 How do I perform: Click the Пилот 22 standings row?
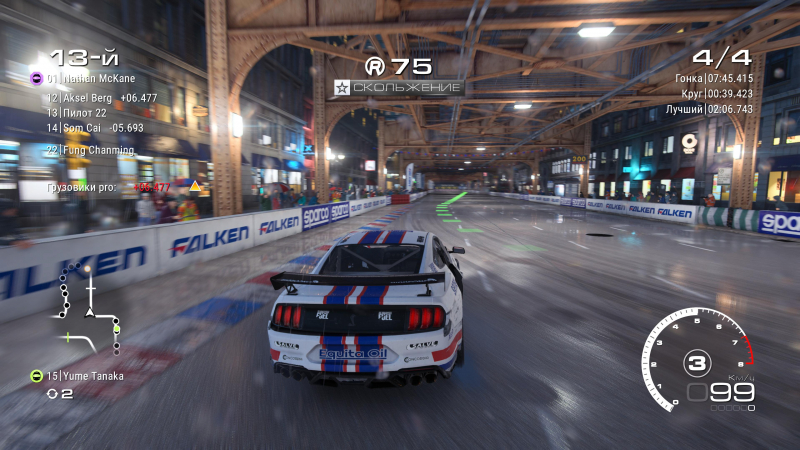click(84, 113)
